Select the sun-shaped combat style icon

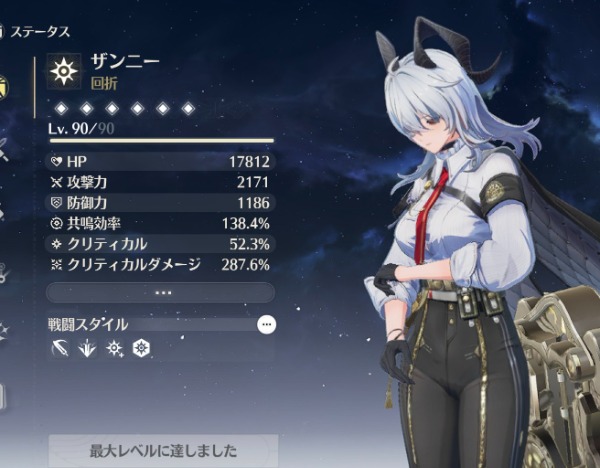[x=114, y=349]
